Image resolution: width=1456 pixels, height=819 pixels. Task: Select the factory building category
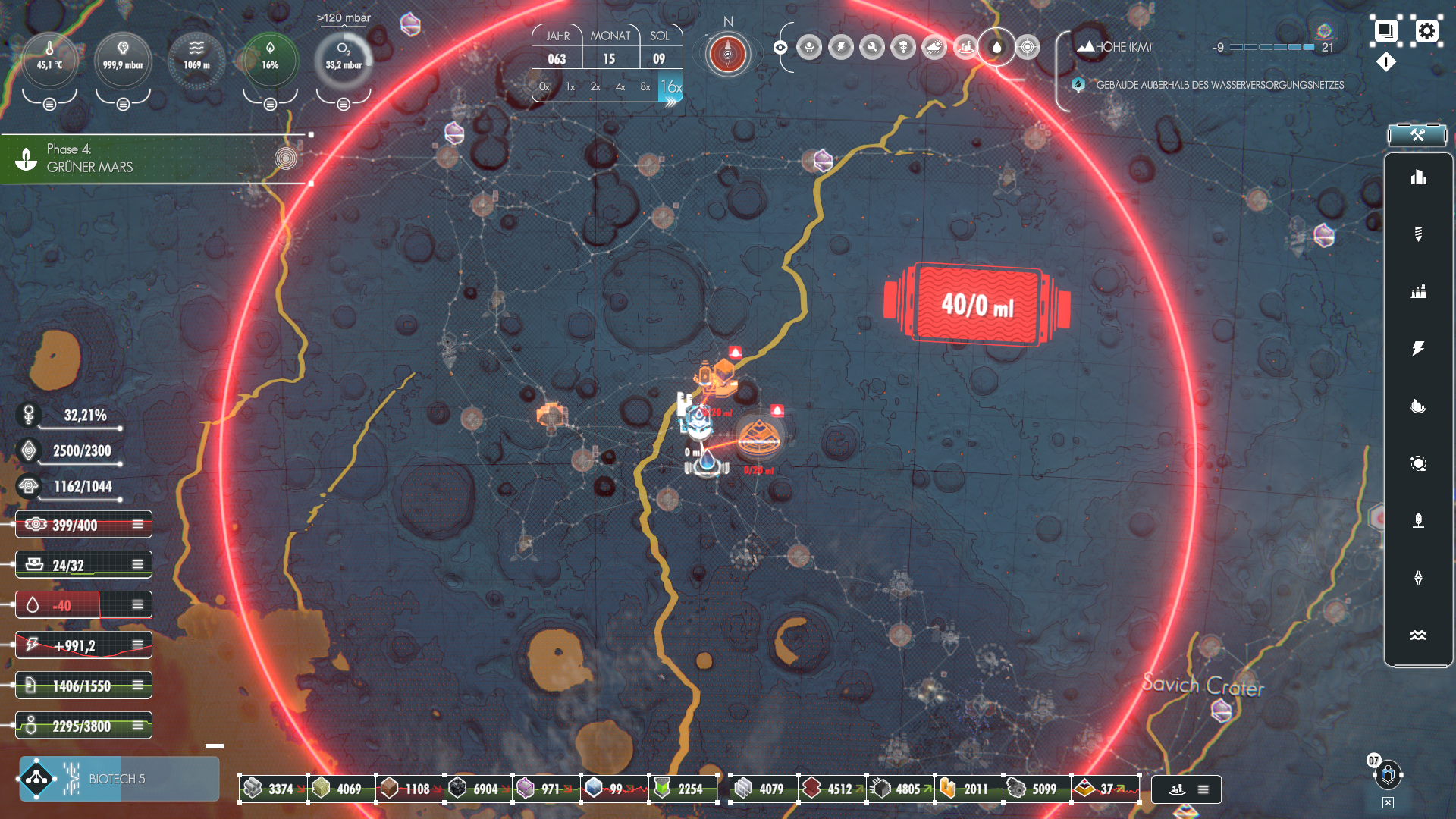[1418, 291]
